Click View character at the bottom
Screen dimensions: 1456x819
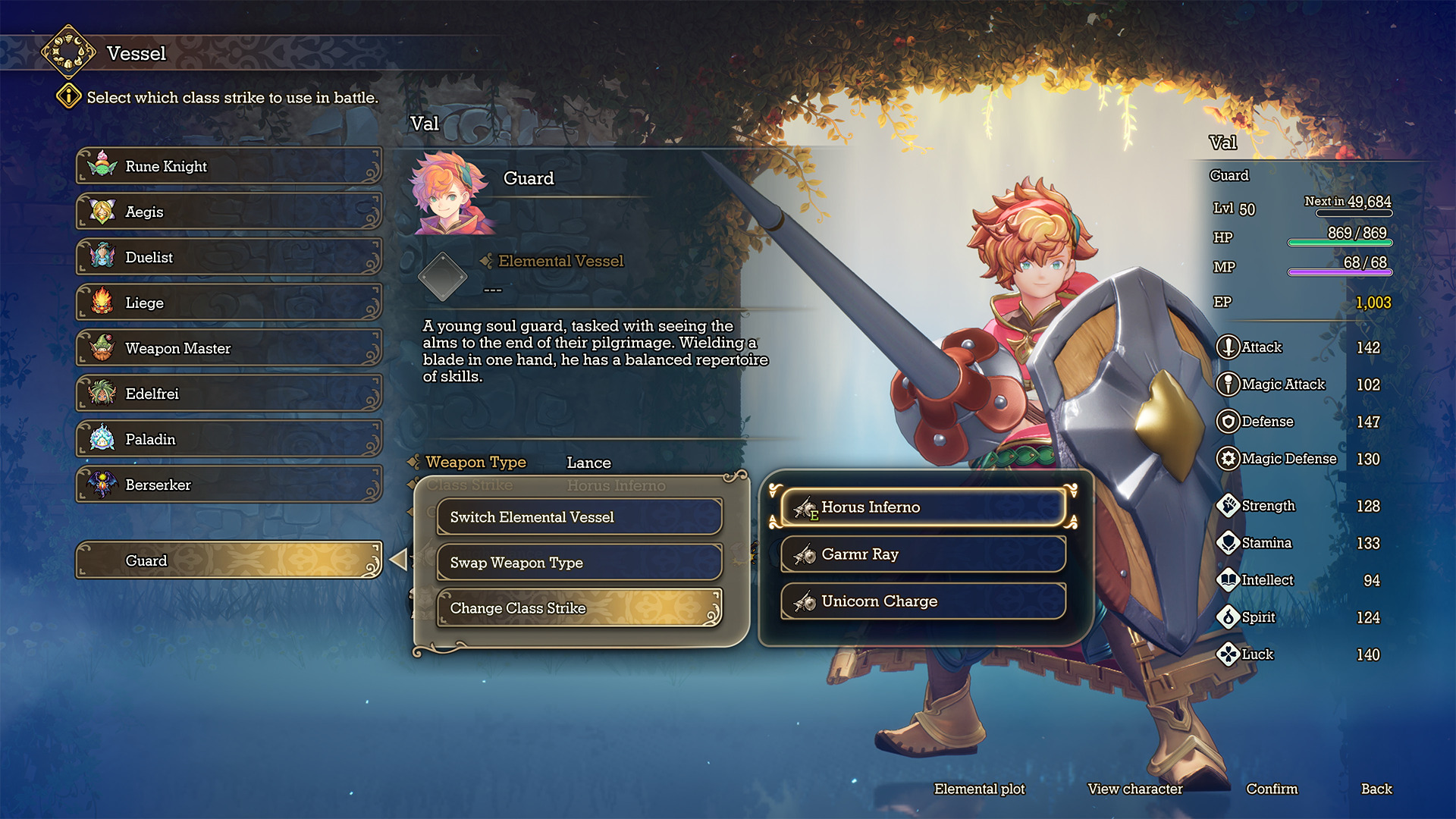pos(1134,789)
